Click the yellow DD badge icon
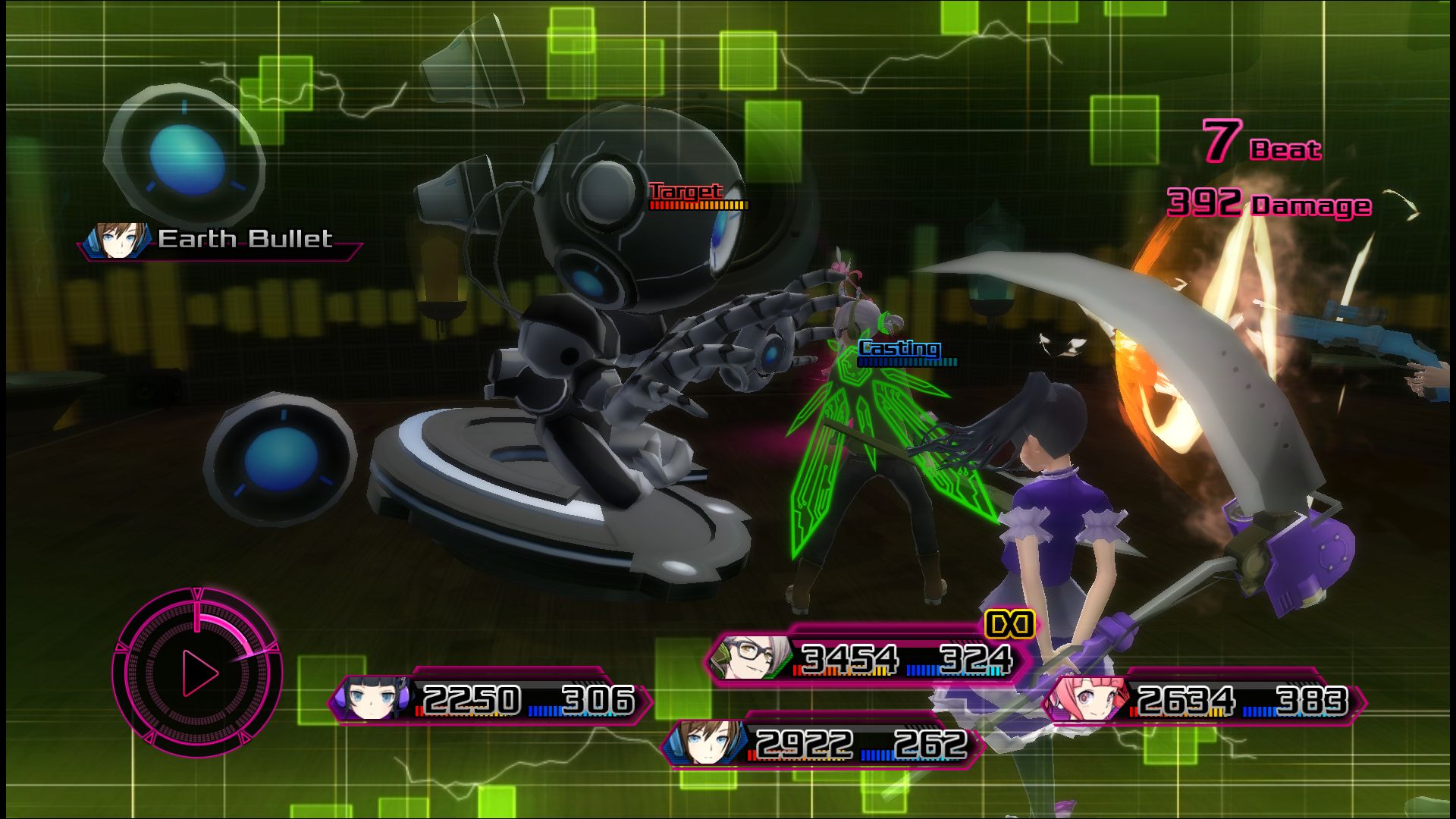This screenshot has width=1456, height=819. click(1009, 624)
